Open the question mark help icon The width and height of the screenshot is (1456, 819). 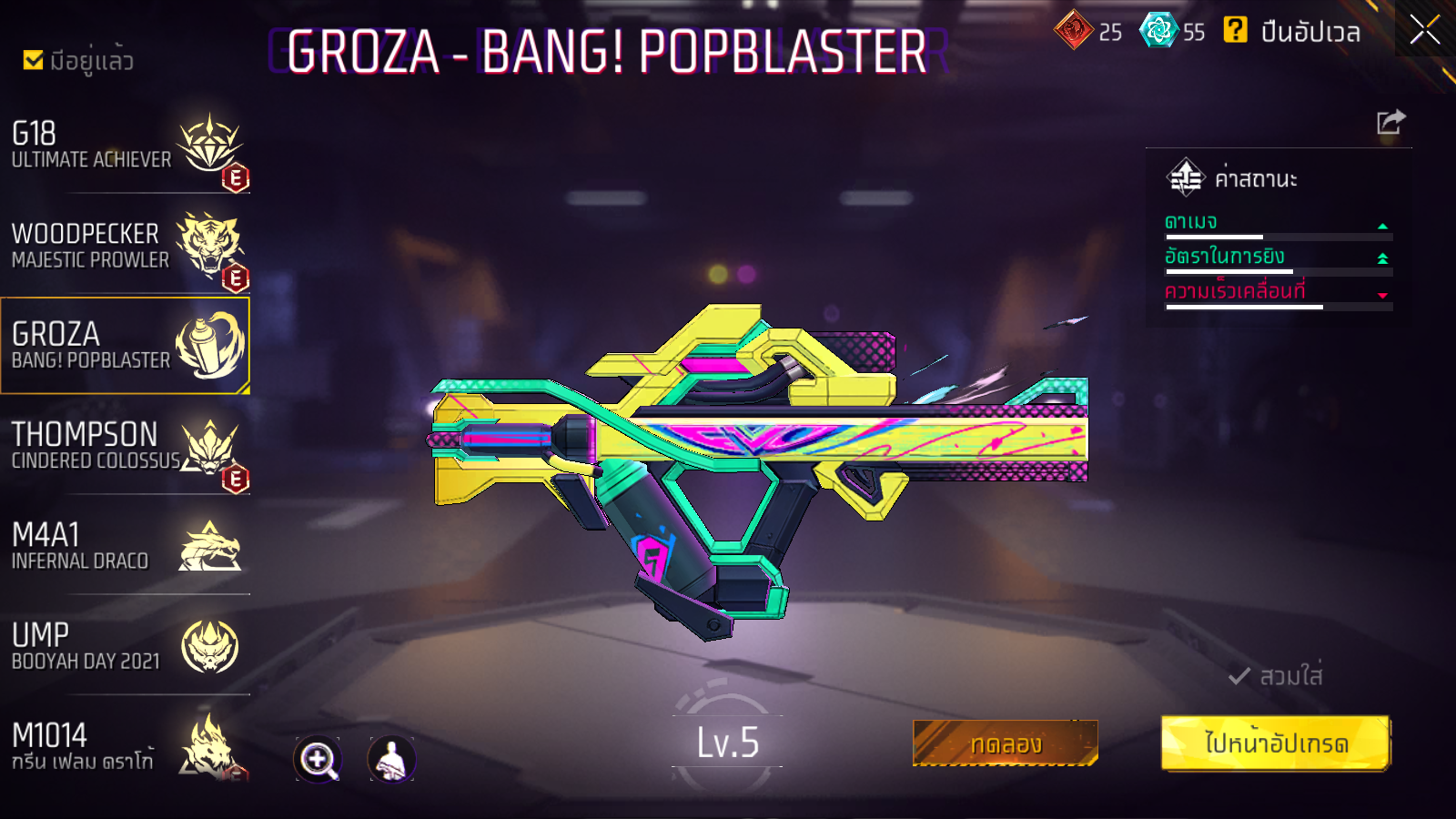tap(1235, 30)
